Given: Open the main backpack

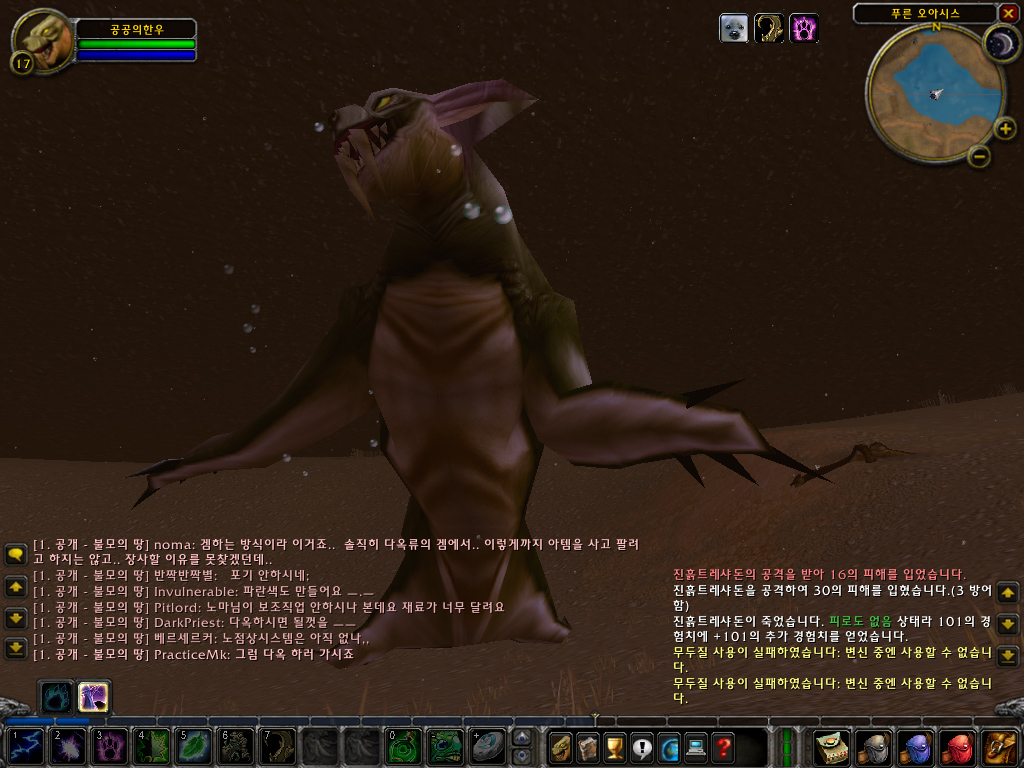Looking at the screenshot, I should (x=1000, y=747).
